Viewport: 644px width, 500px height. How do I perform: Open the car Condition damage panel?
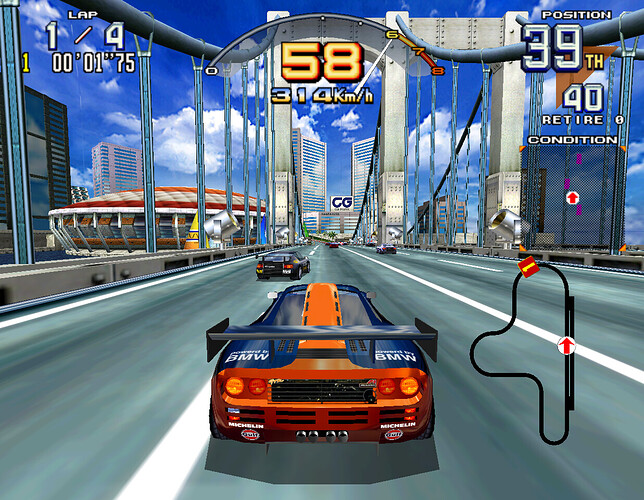pyautogui.click(x=570, y=195)
